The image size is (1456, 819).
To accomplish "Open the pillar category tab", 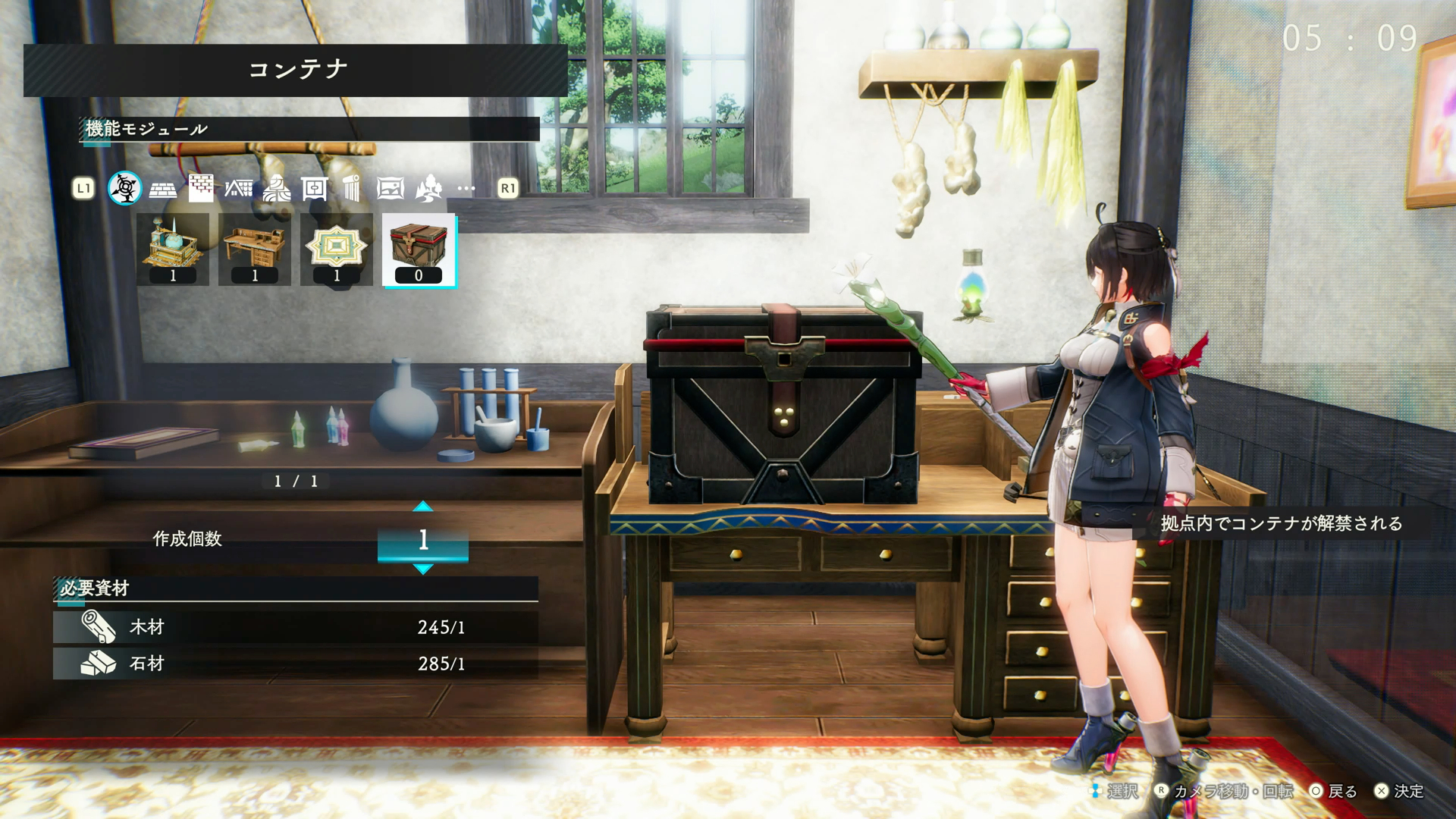I will click(351, 188).
